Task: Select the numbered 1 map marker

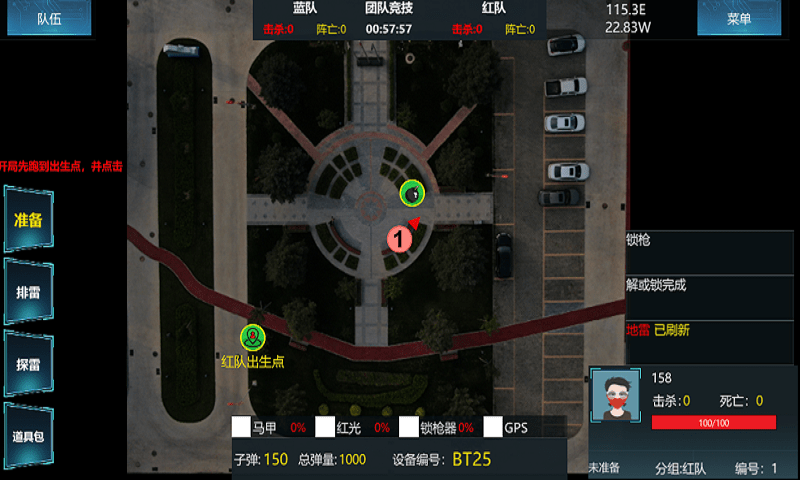Action: (399, 238)
